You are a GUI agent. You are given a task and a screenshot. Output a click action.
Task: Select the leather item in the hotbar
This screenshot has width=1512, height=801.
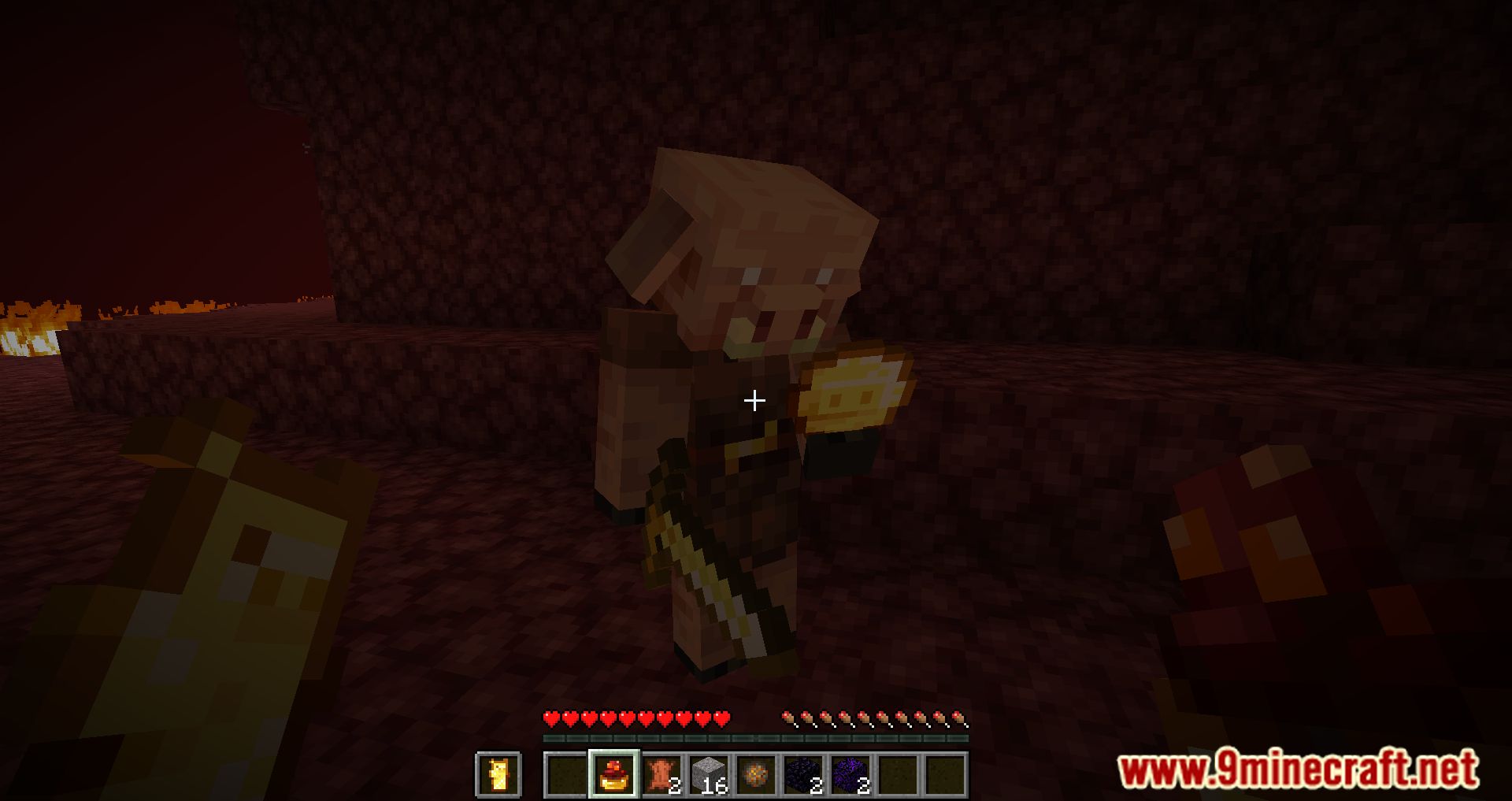point(661,775)
